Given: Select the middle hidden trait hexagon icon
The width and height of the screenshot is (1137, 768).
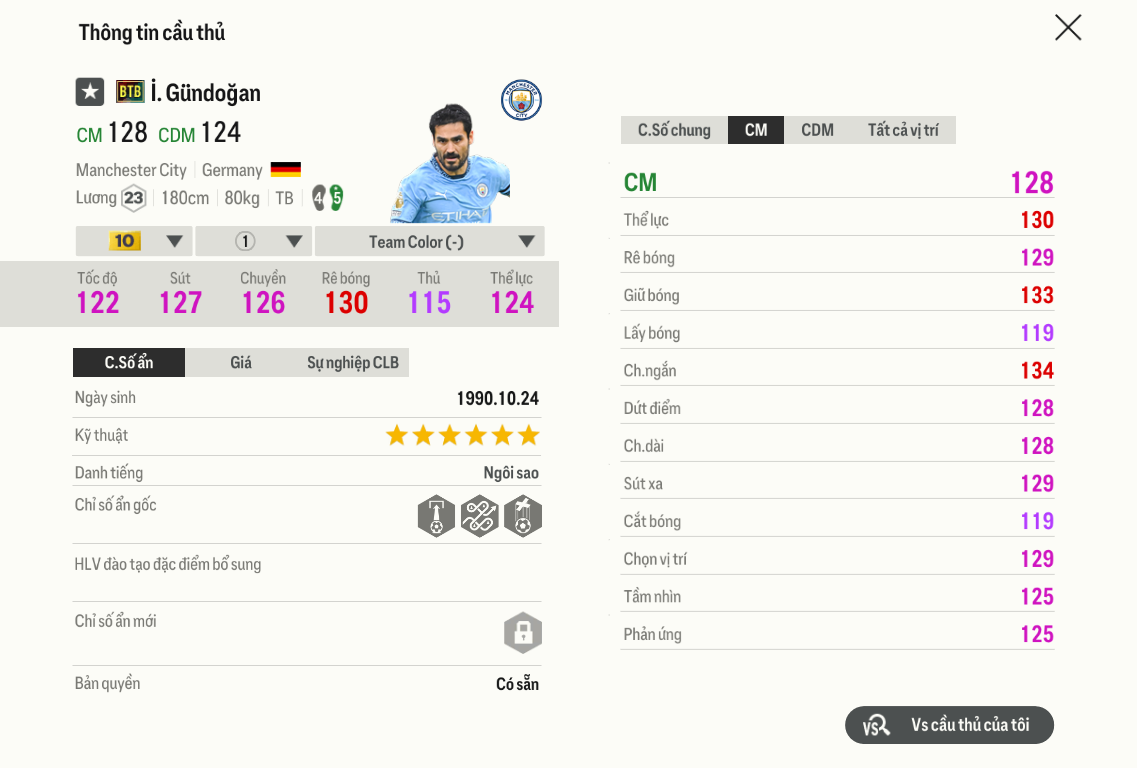Looking at the screenshot, I should pyautogui.click(x=479, y=516).
